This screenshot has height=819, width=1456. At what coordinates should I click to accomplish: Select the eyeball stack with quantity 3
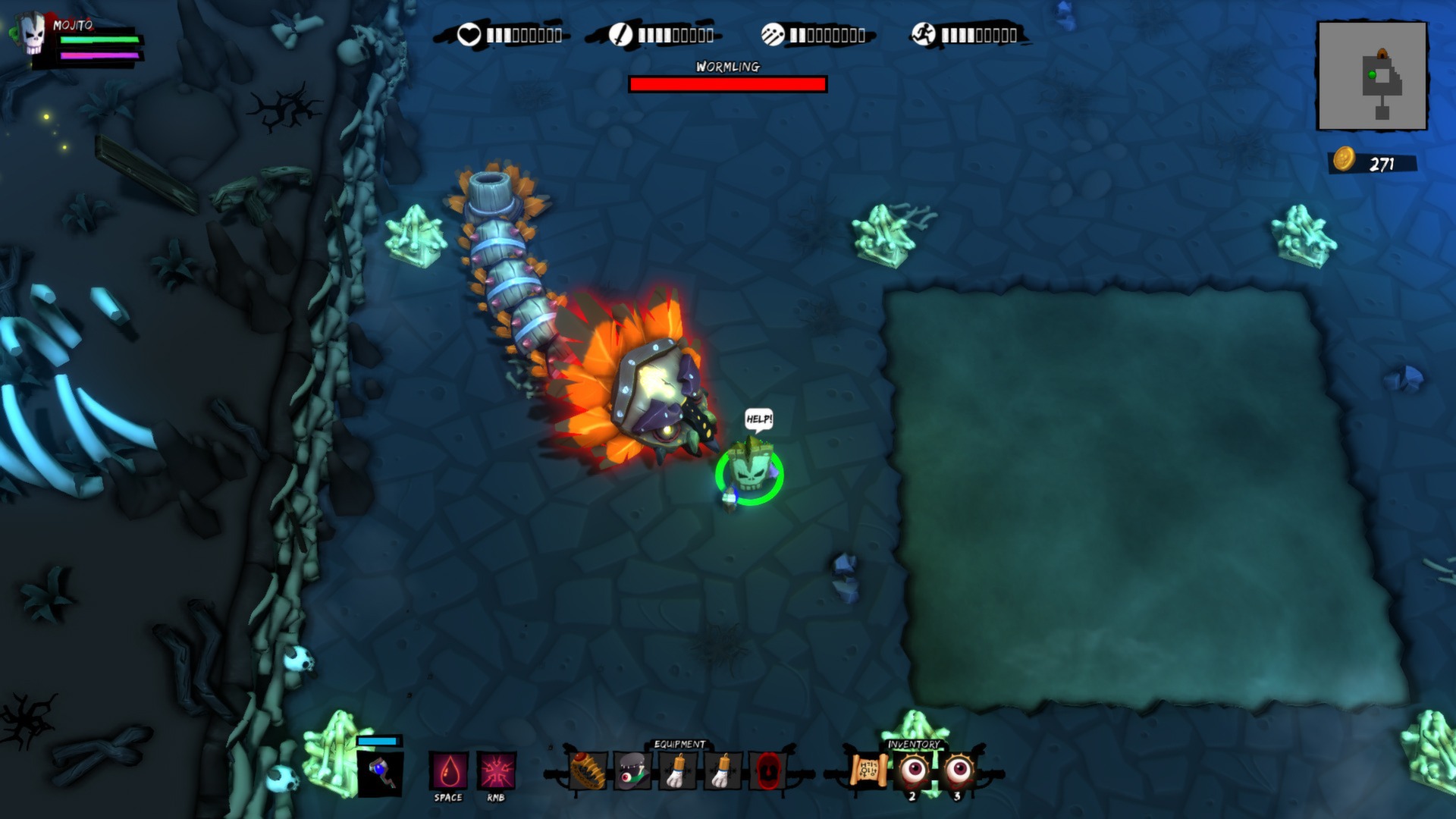click(x=961, y=768)
